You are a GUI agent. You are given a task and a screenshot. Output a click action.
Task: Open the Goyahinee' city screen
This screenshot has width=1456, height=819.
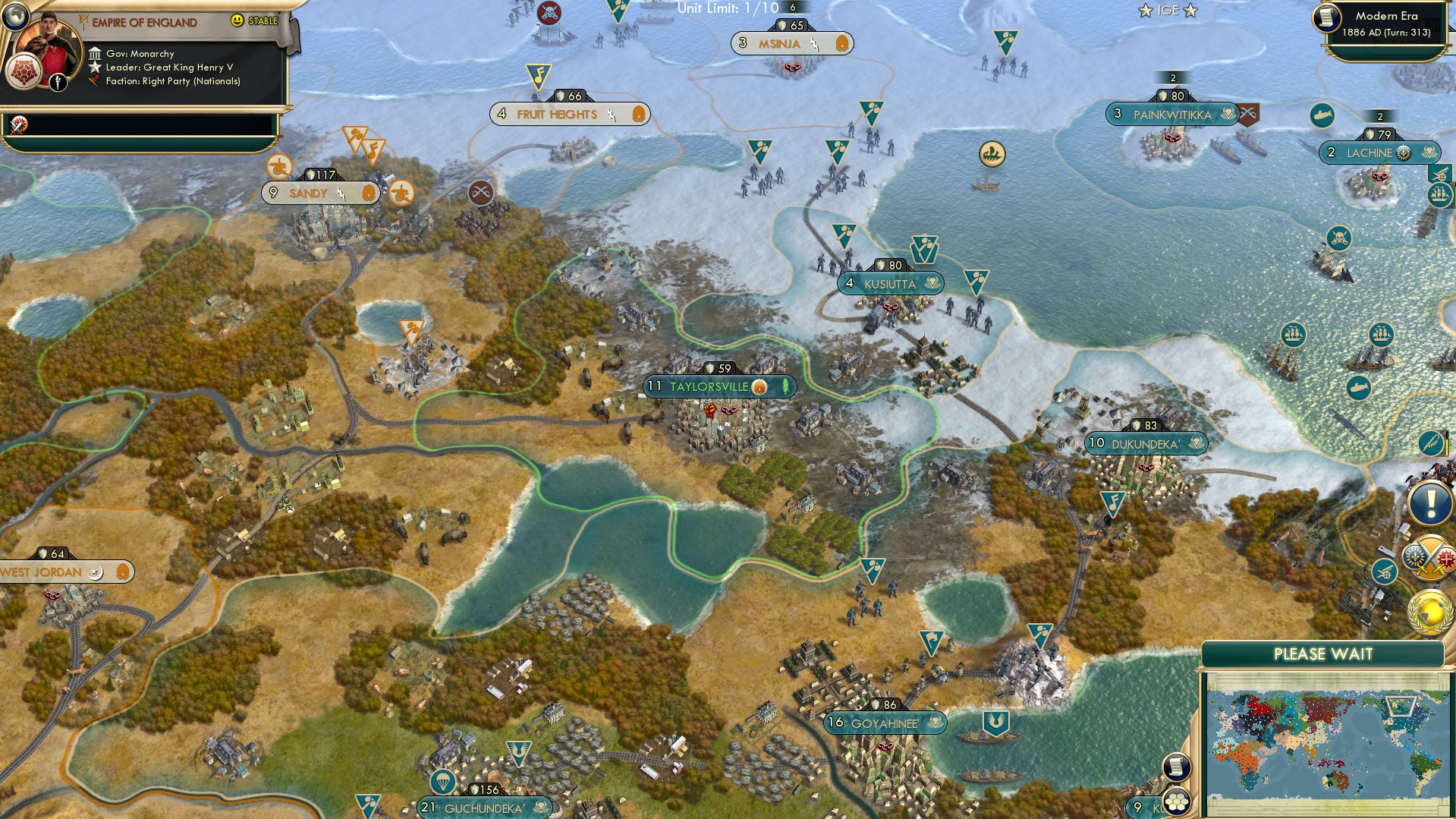click(887, 723)
